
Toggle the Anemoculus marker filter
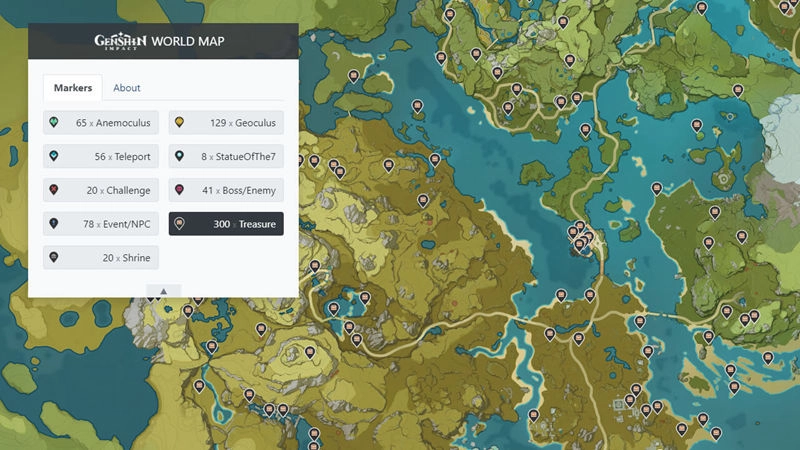click(101, 123)
